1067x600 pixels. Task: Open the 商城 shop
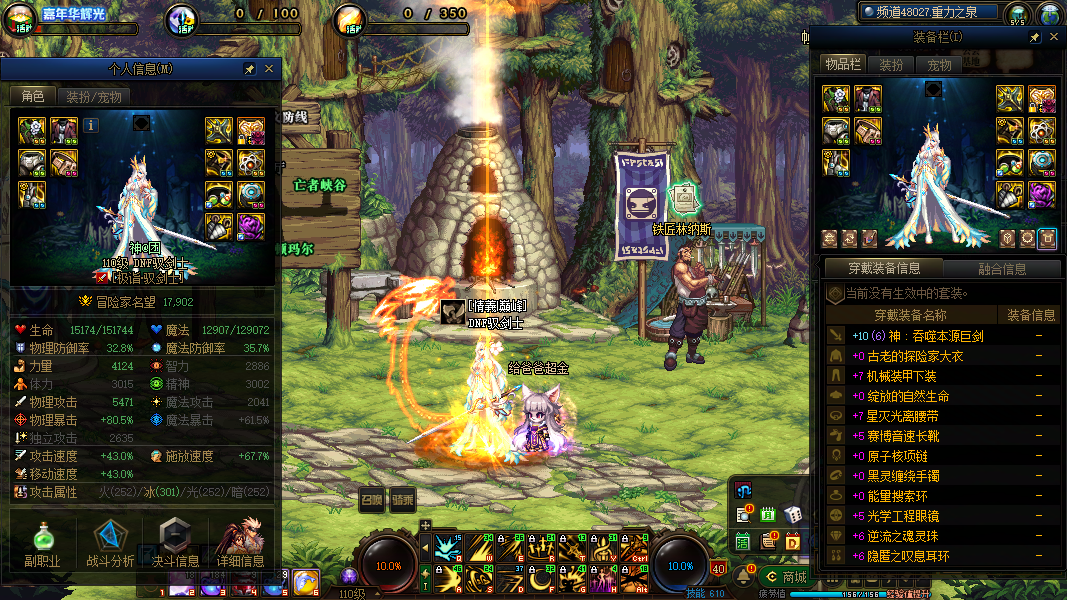point(783,577)
